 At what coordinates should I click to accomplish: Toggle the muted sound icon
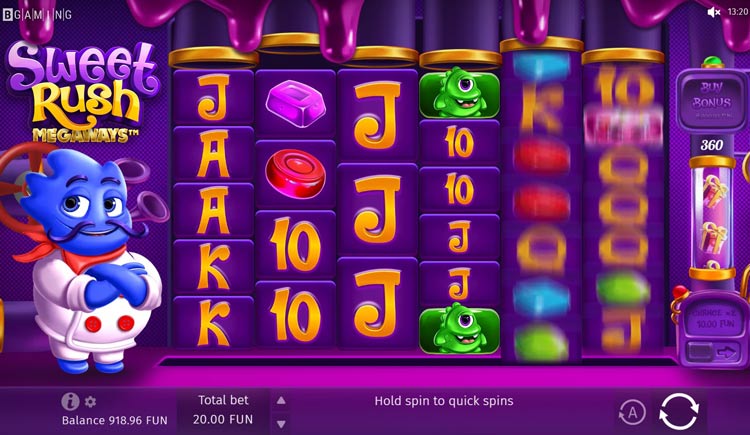714,12
